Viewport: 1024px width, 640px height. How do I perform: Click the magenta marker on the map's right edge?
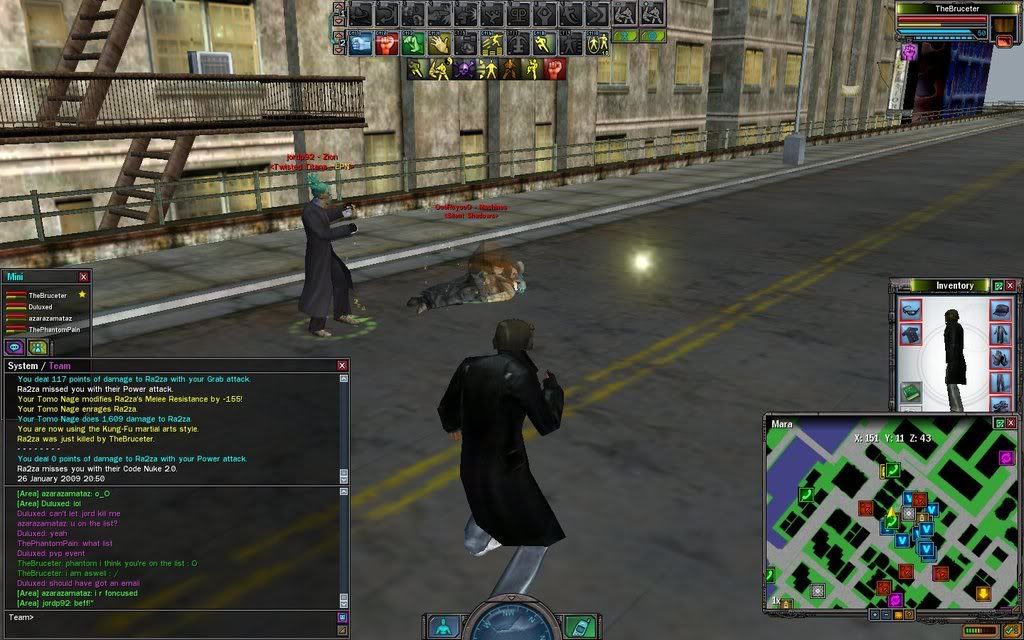click(1006, 458)
